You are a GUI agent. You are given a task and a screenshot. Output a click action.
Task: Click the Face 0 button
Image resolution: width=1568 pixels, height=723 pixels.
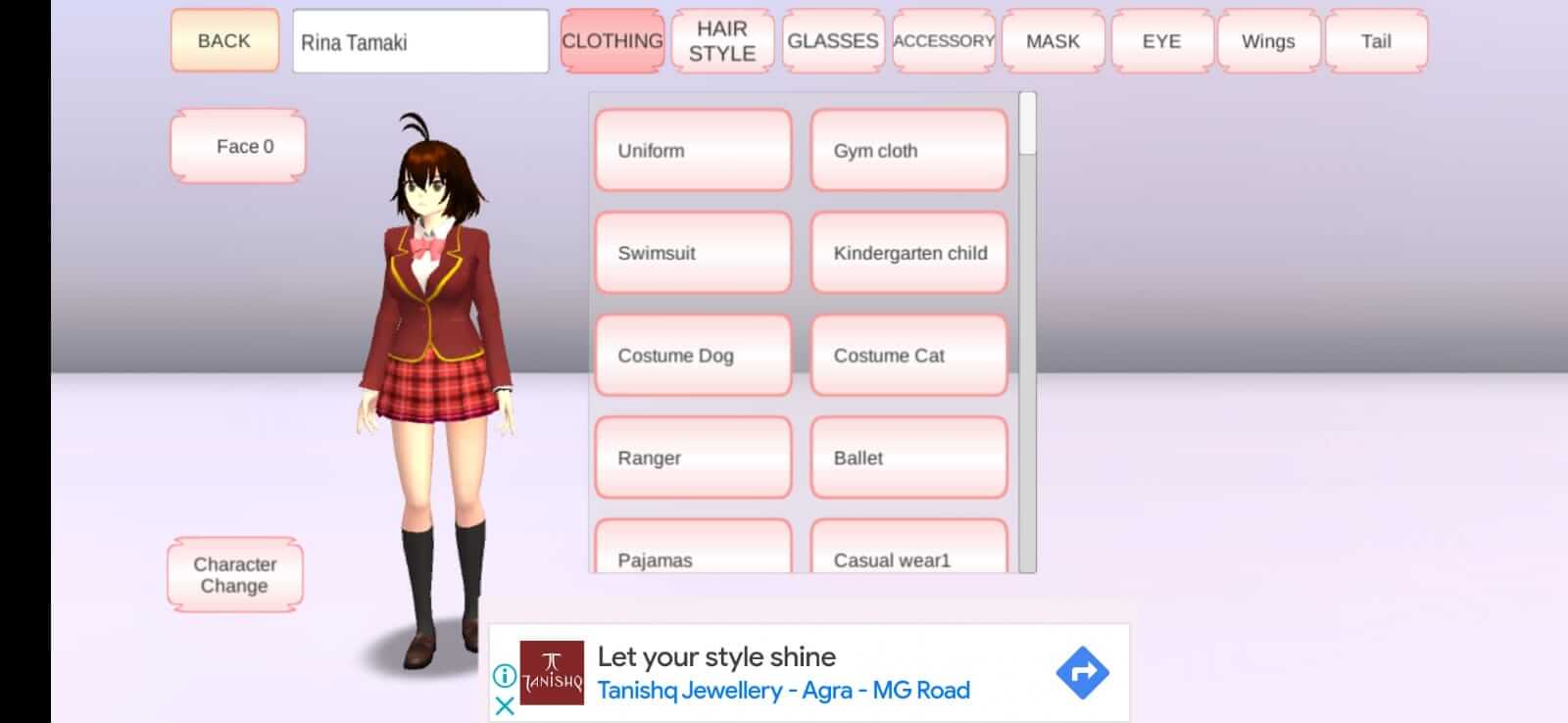point(237,145)
